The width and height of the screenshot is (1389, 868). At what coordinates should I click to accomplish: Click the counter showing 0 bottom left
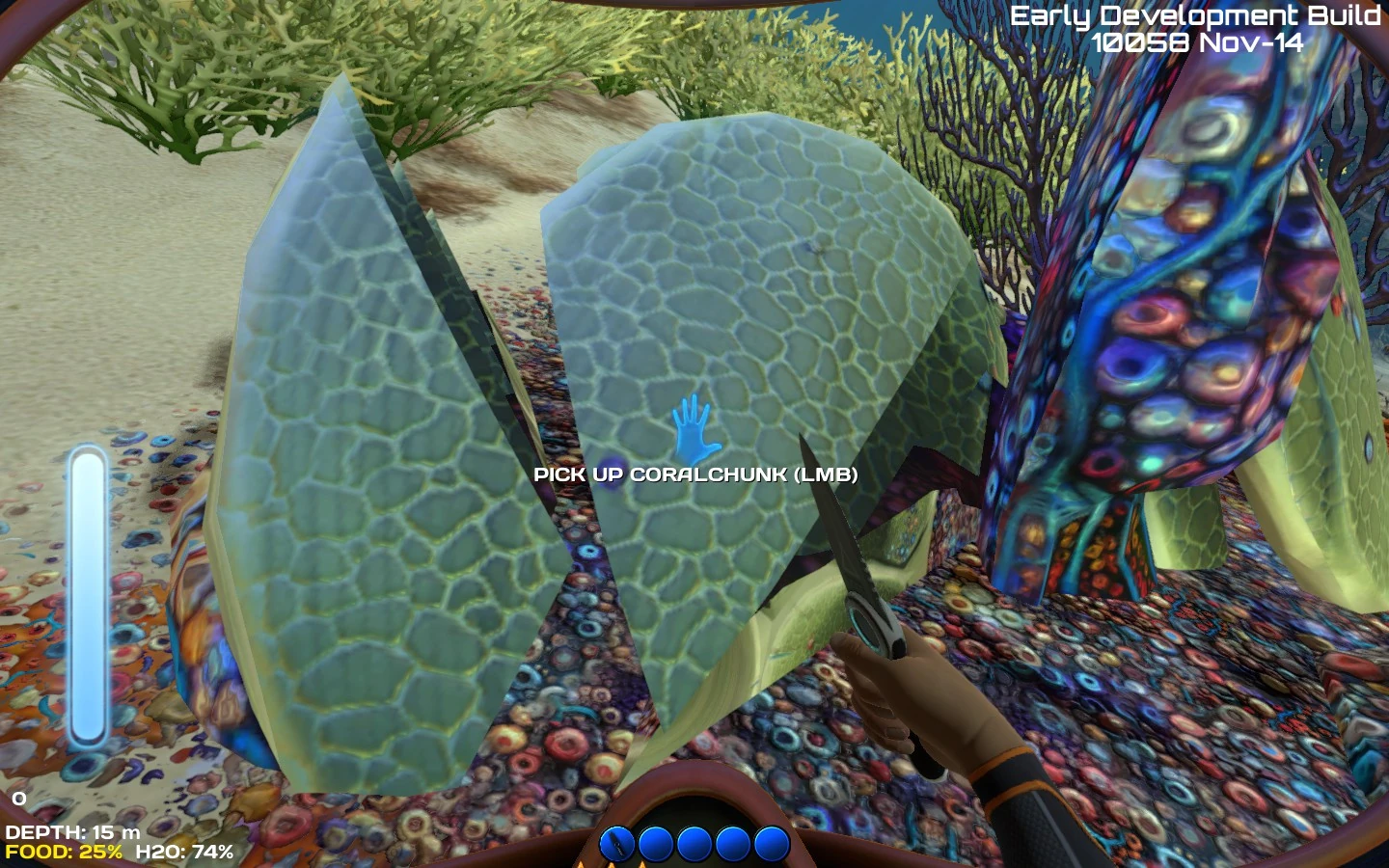pos(17,799)
